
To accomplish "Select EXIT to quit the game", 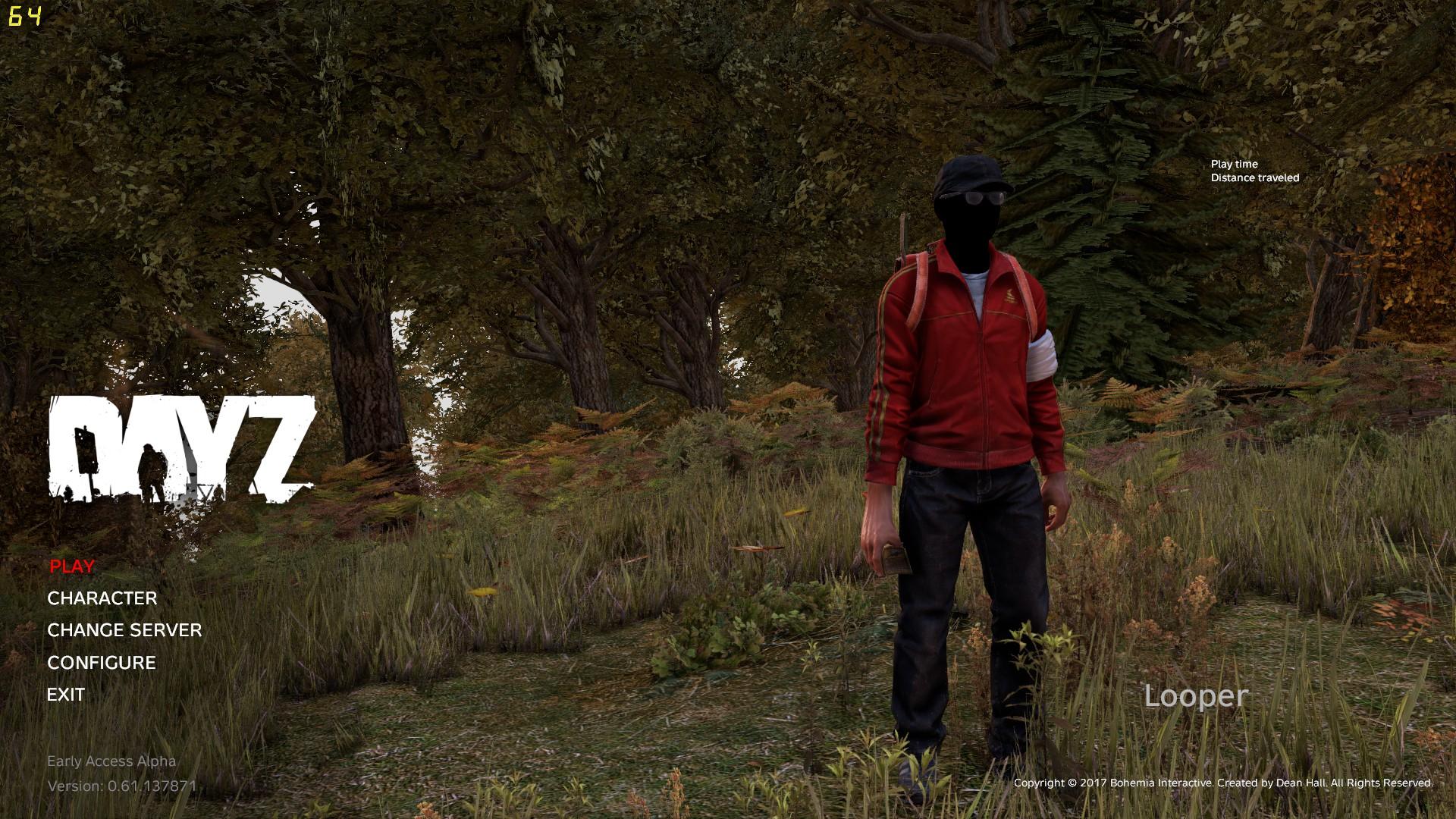I will 66,694.
